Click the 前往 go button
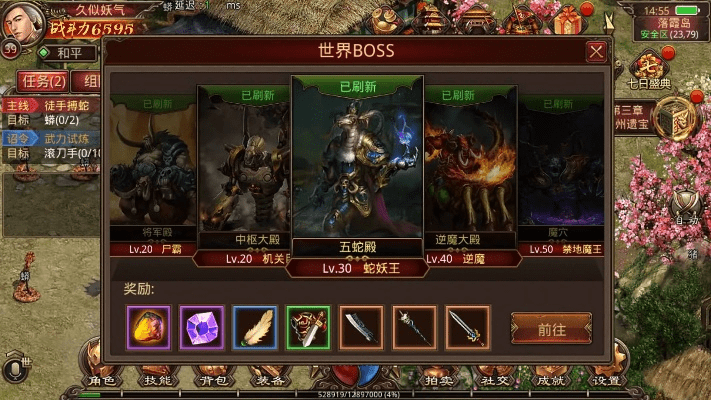 coord(551,328)
